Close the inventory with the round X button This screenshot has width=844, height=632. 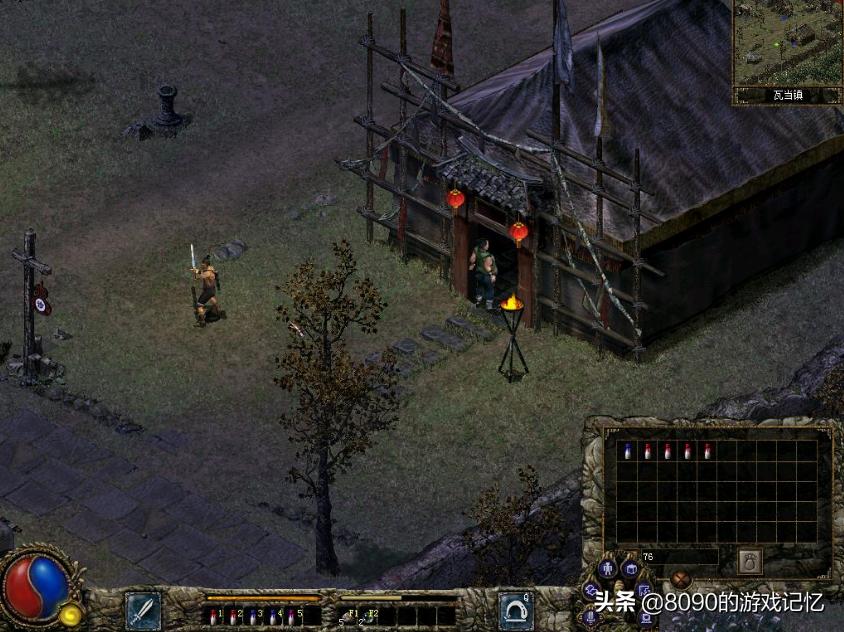point(681,578)
